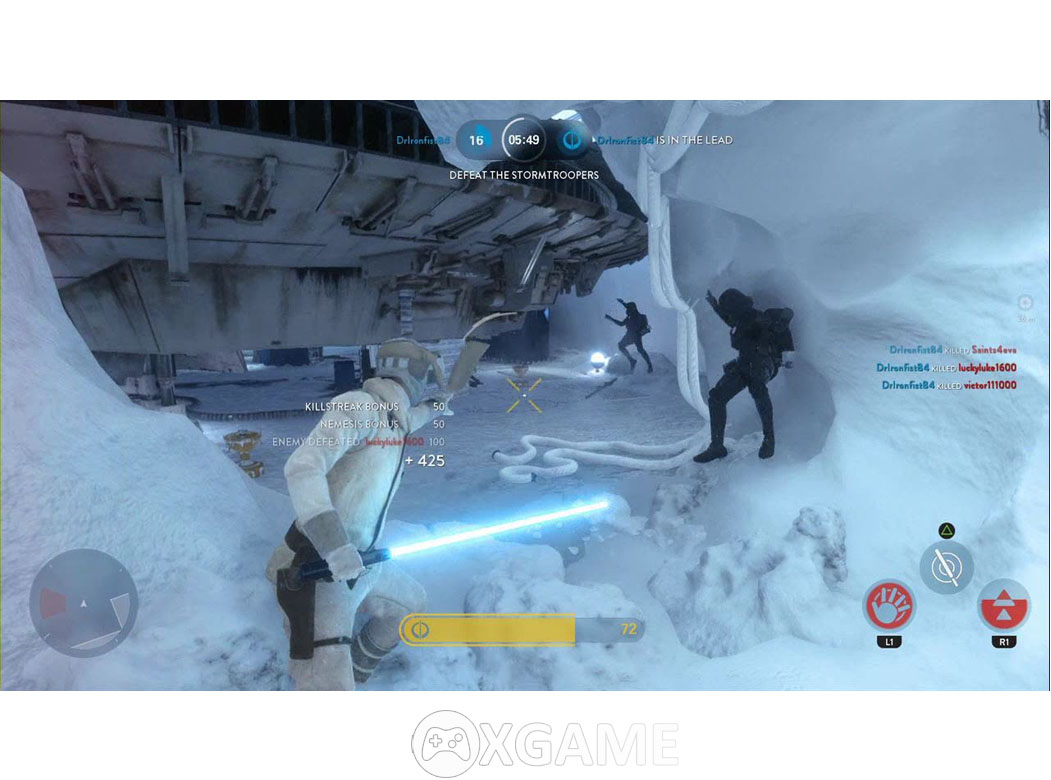
Task: Click the XGAME watermark logo
Action: click(x=545, y=744)
